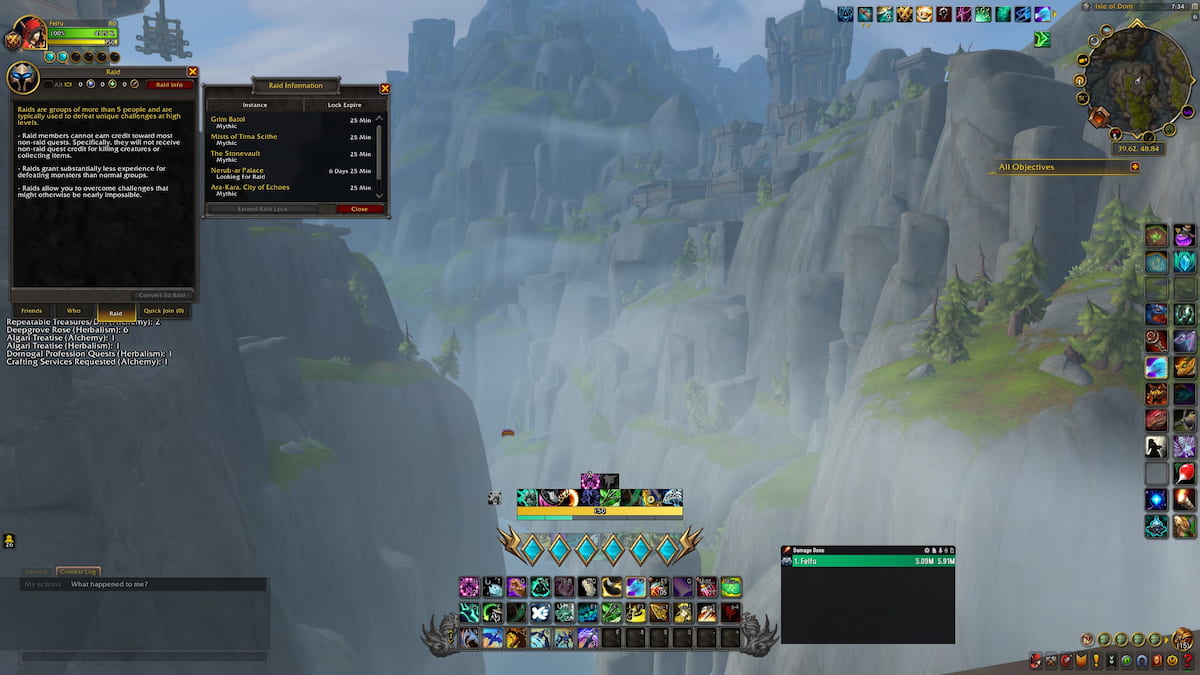The image size is (1200, 675).
Task: Close the Raid panel with its X button
Action: (193, 72)
